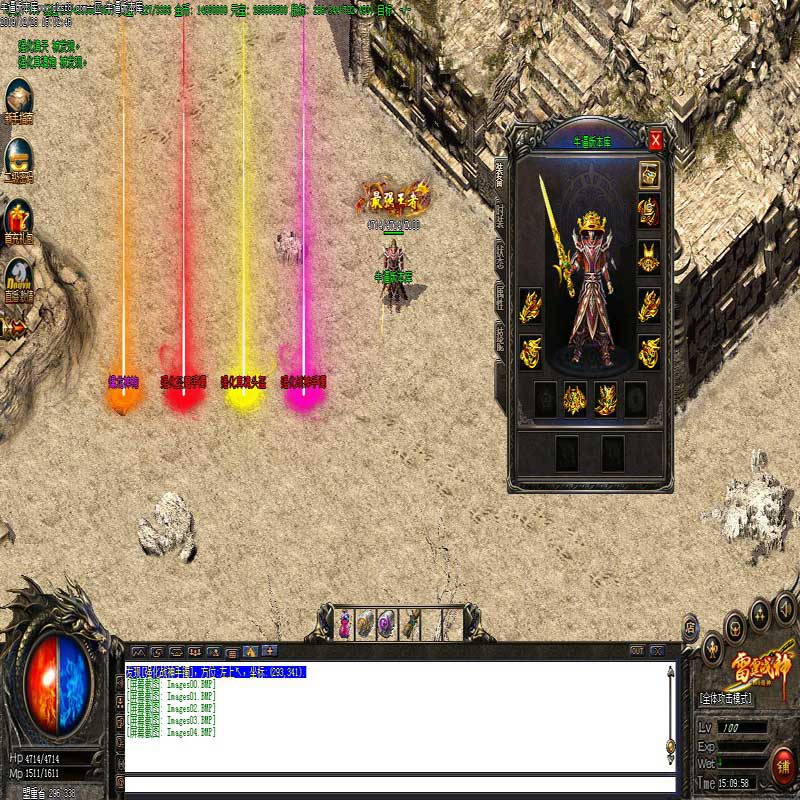Open the 新手指南 beginner guide icon

[19, 99]
